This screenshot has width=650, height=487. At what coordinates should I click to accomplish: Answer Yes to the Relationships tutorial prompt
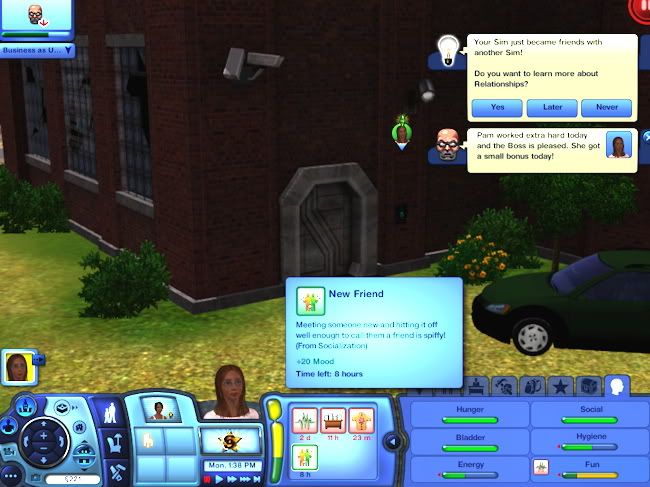click(x=498, y=107)
